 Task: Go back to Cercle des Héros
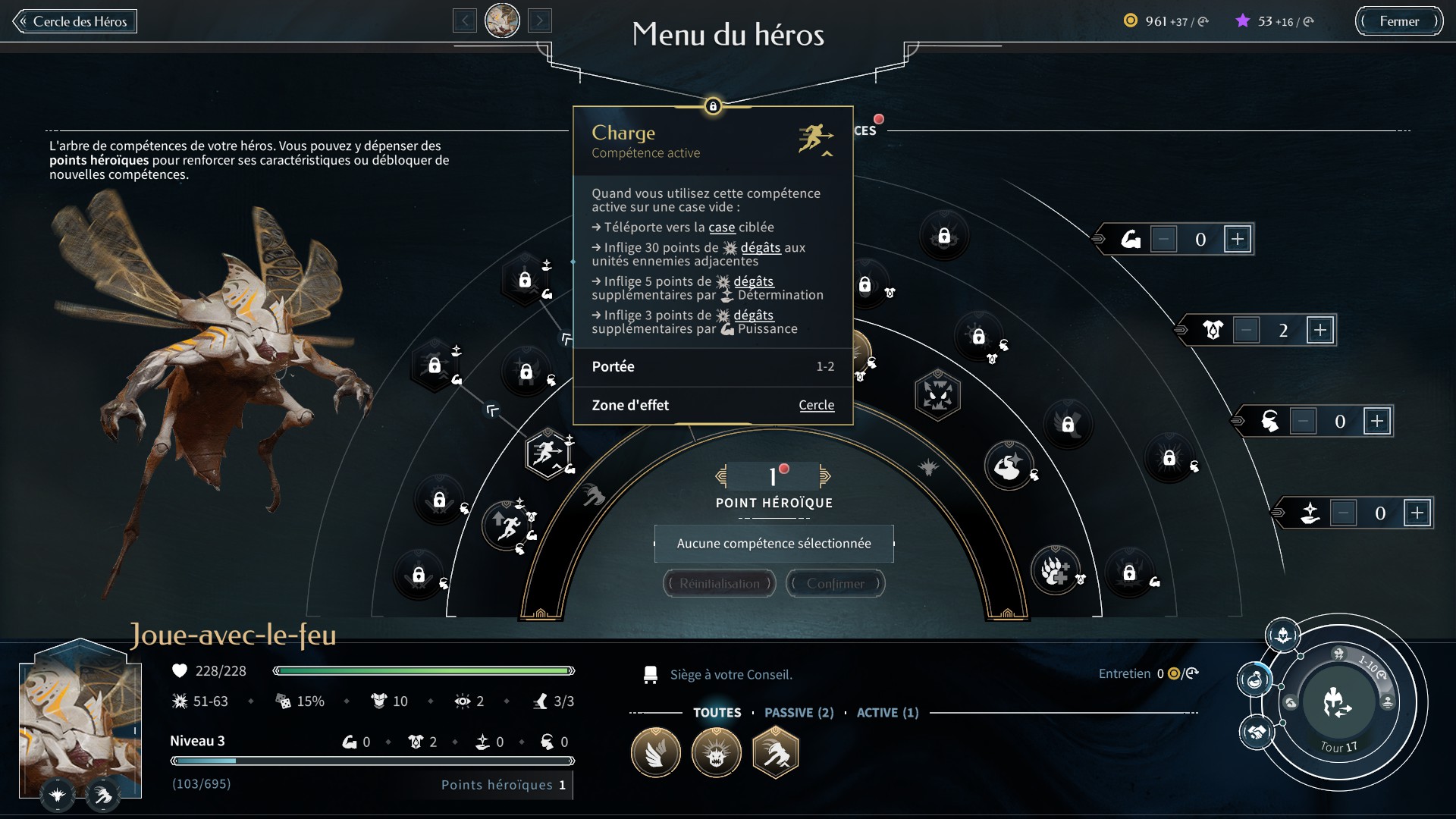point(74,21)
